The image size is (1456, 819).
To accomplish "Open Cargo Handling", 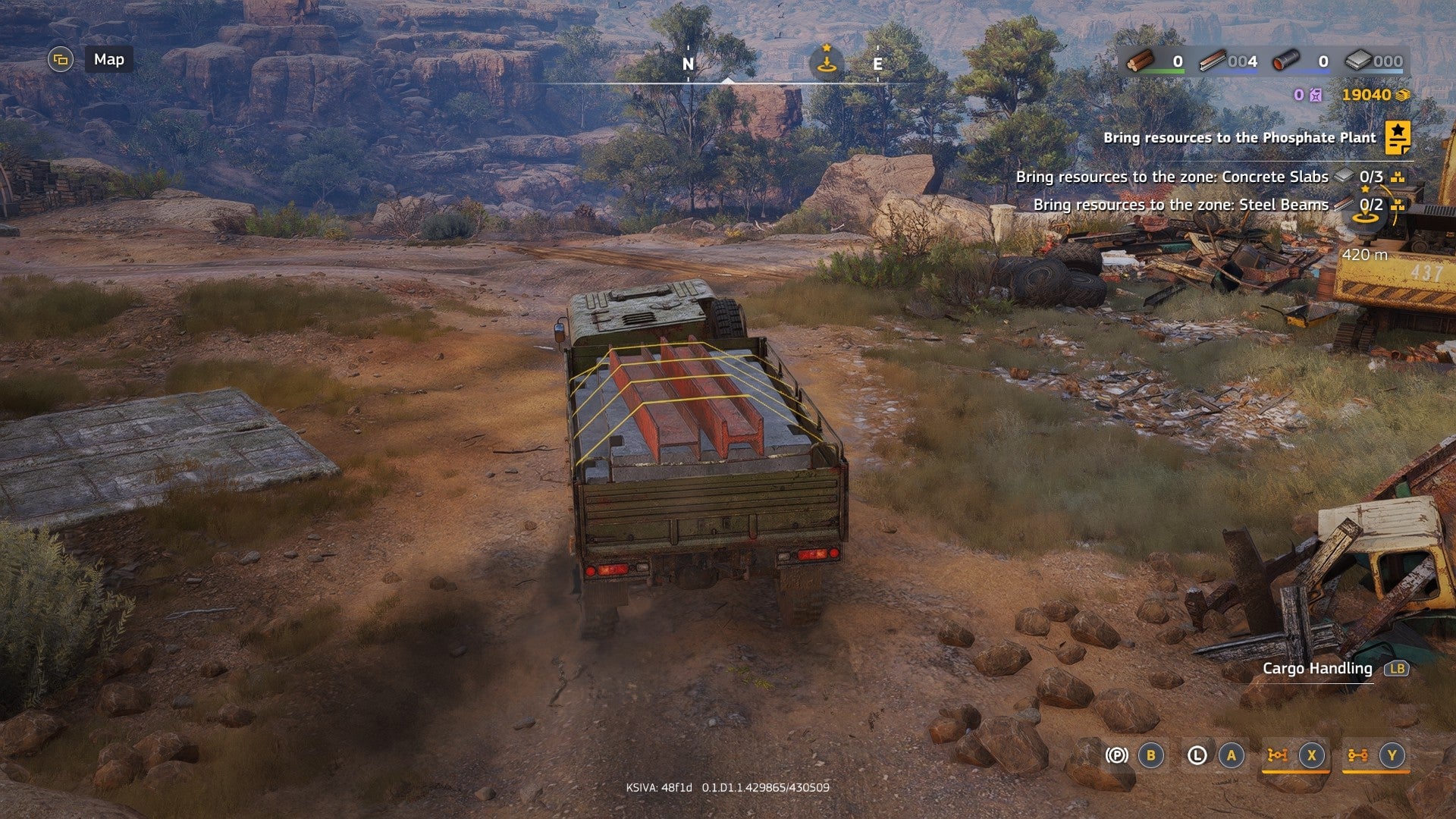I will coord(1317,668).
